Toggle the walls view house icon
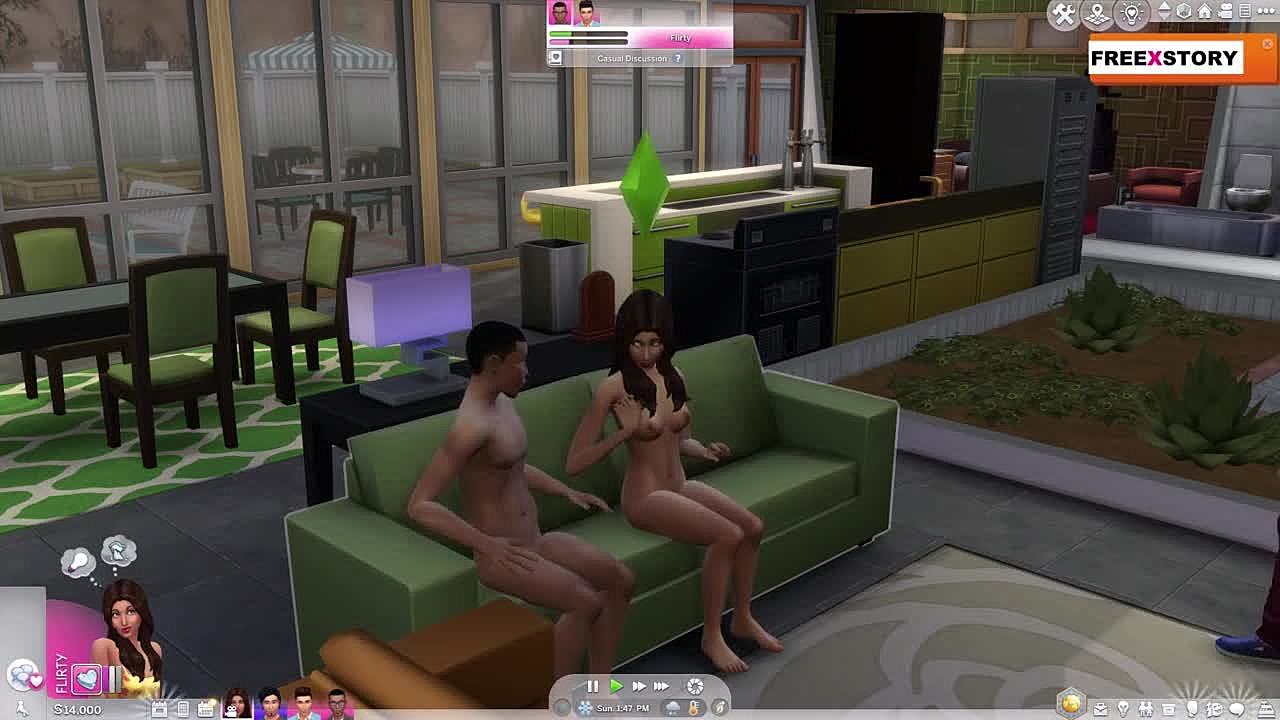The image size is (1280, 720). (1205, 11)
